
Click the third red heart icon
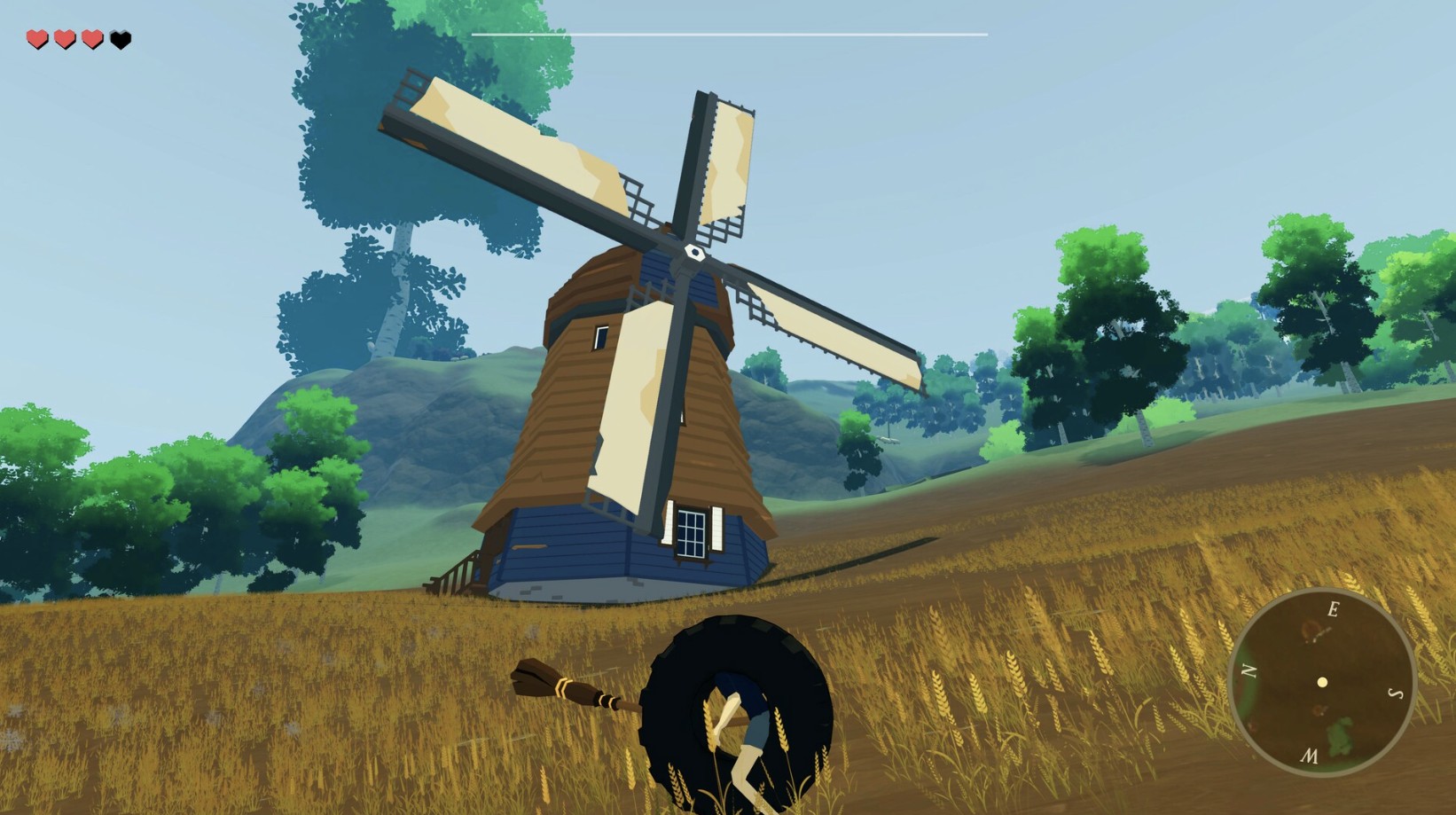(x=90, y=38)
